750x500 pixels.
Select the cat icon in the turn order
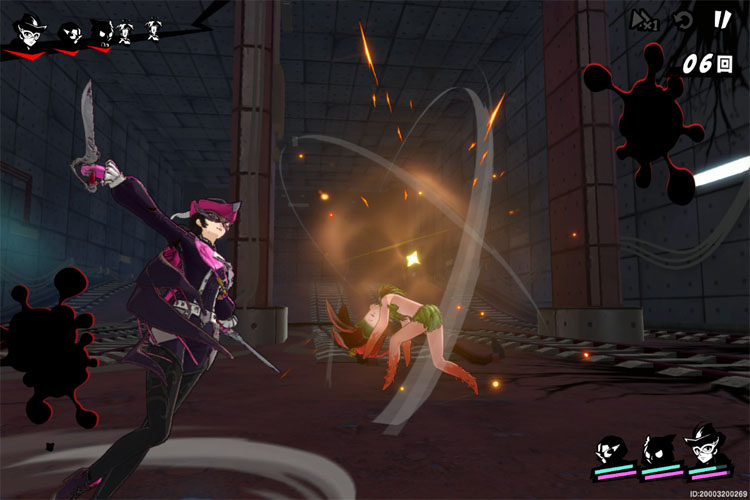[103, 34]
